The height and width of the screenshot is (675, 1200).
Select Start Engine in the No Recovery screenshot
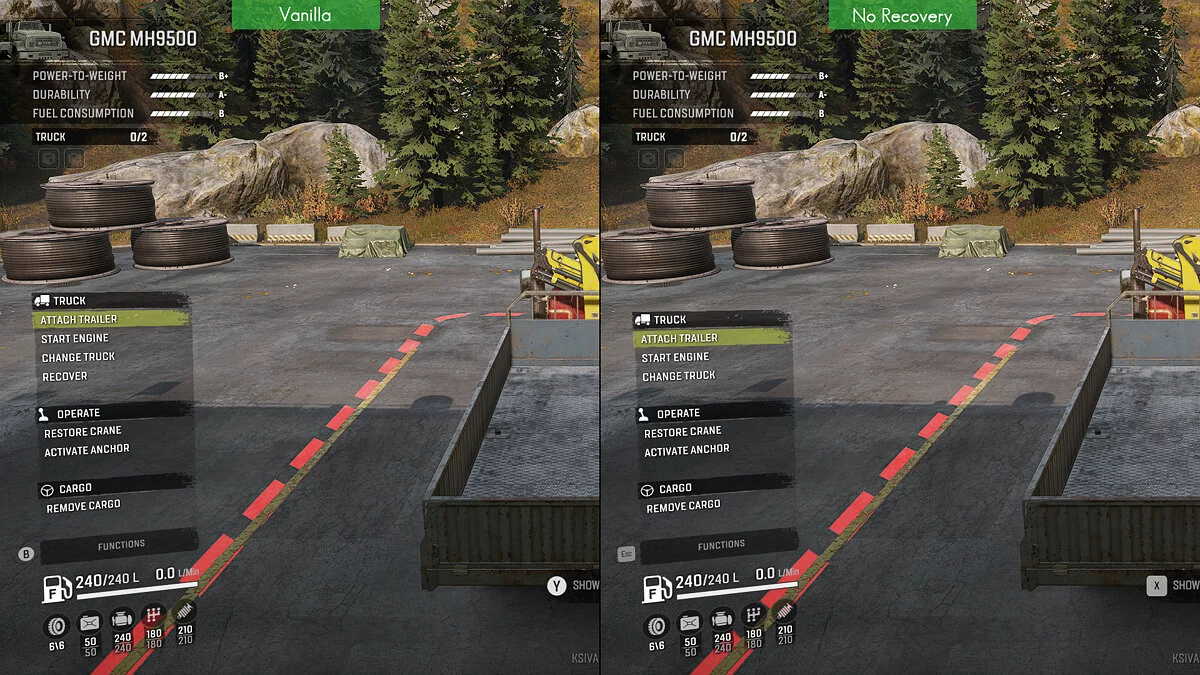click(x=675, y=357)
